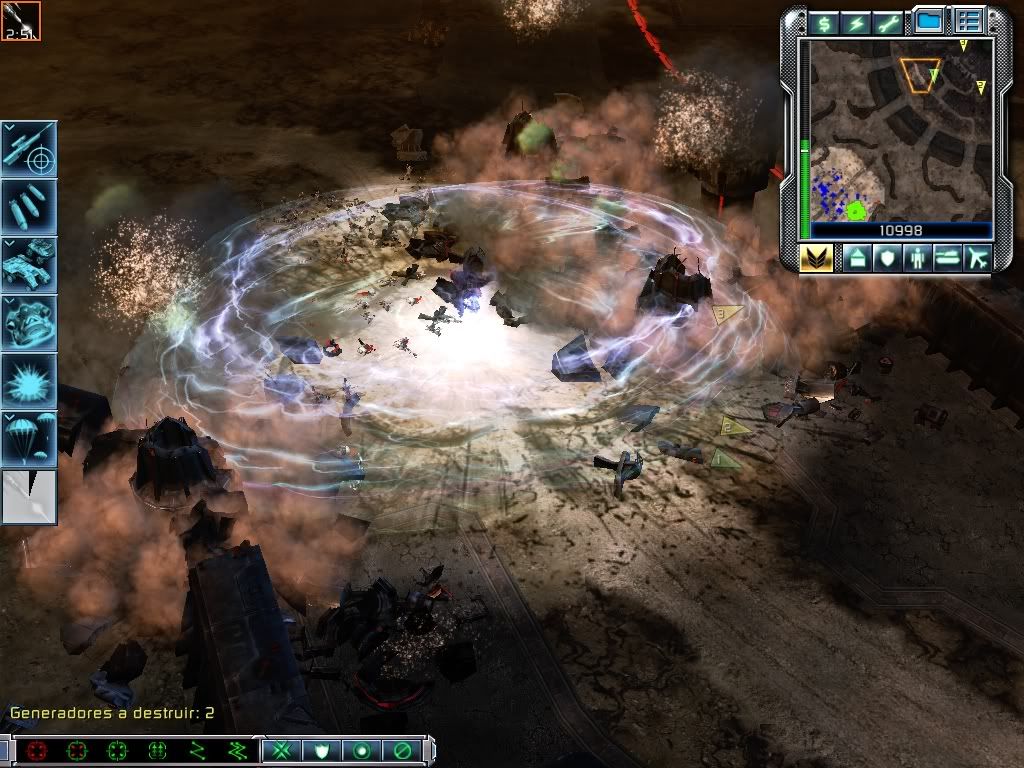Switch to the tank vehicles tab
The image size is (1024, 768).
click(947, 258)
